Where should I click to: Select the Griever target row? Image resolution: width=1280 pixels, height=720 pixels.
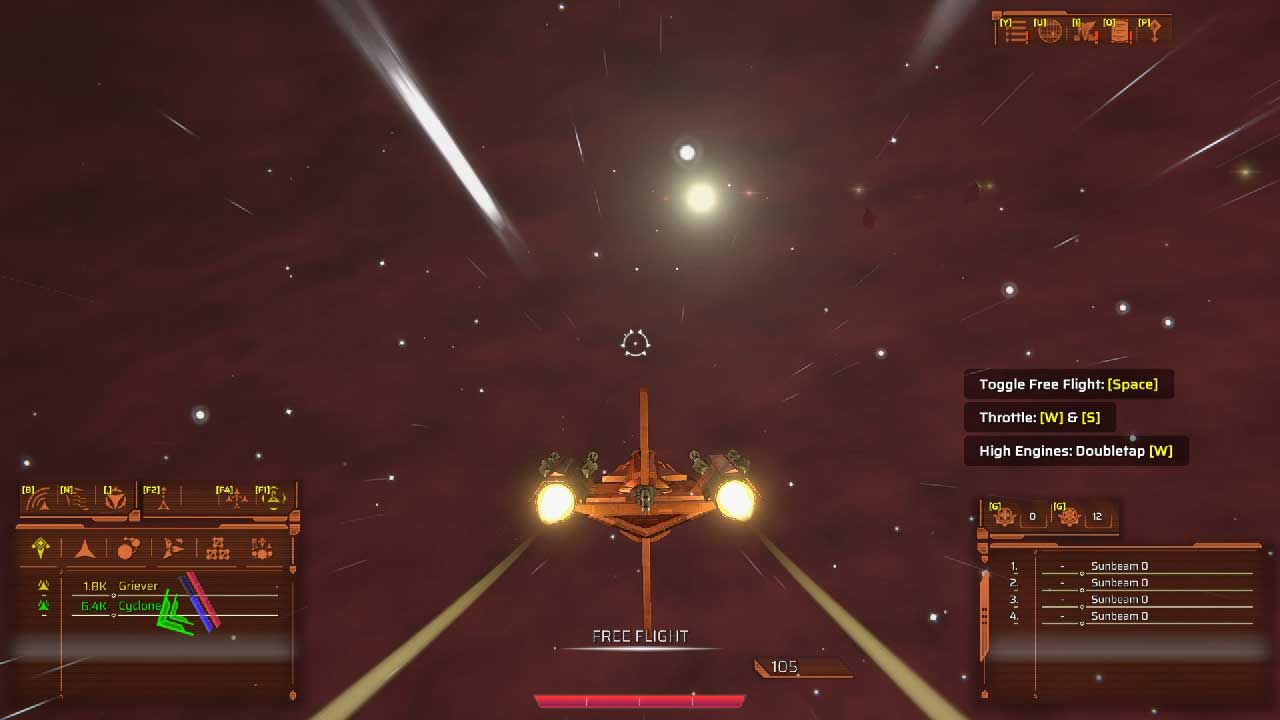[138, 586]
